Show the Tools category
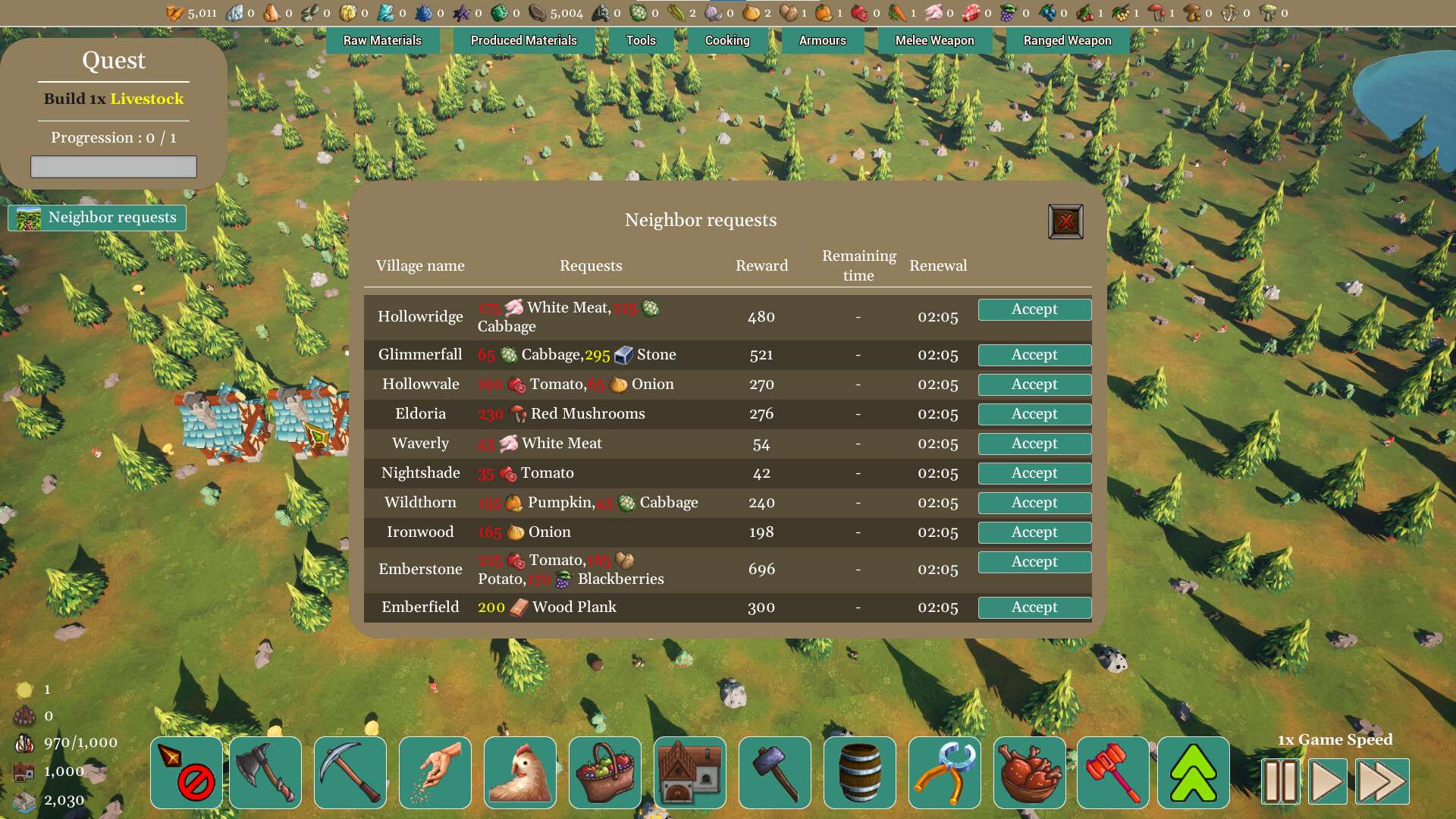Image resolution: width=1456 pixels, height=819 pixels. (x=641, y=40)
